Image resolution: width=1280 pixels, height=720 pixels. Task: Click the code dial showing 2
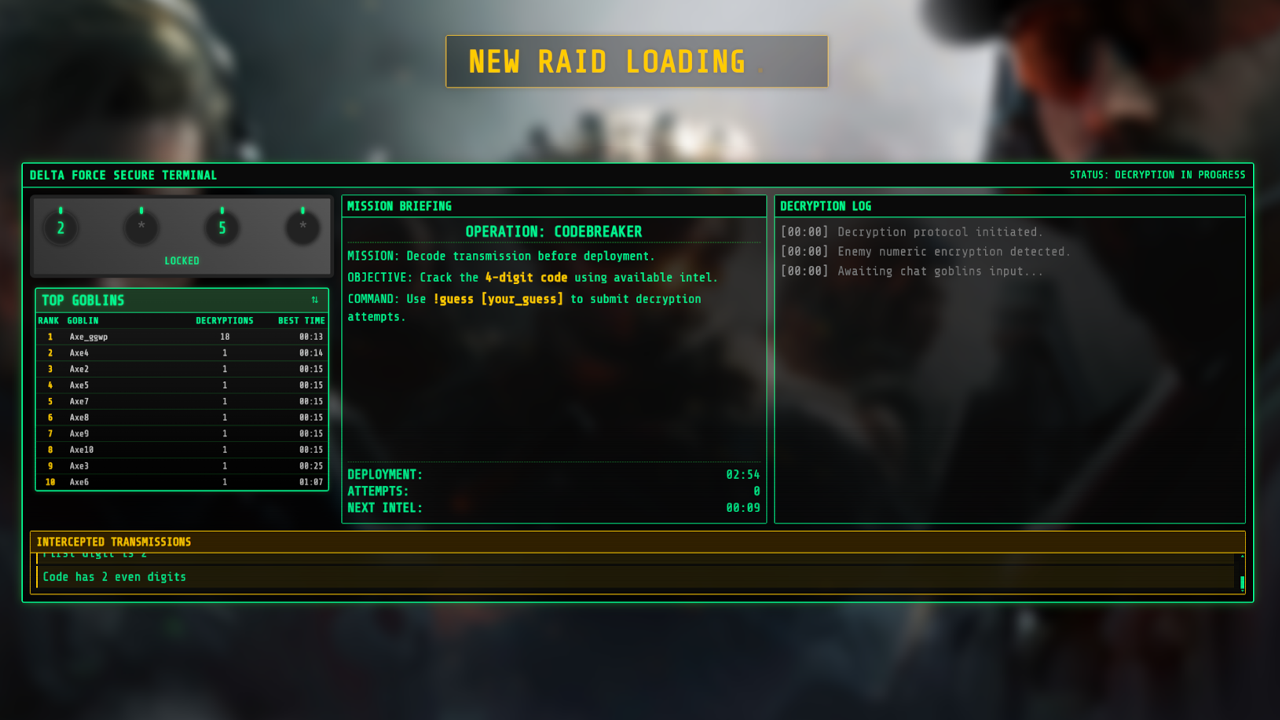tap(61, 228)
